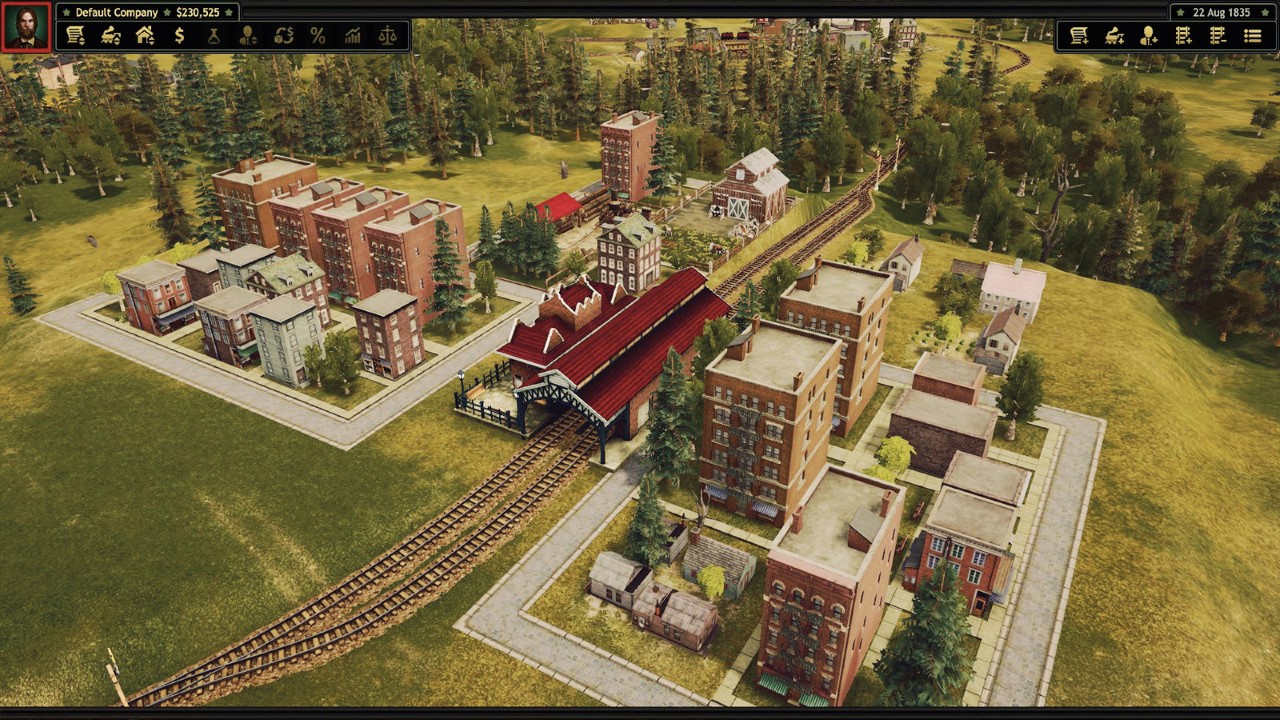Image resolution: width=1280 pixels, height=720 pixels.
Task: Add a new contract with scroll-plus icon
Action: pos(1079,36)
